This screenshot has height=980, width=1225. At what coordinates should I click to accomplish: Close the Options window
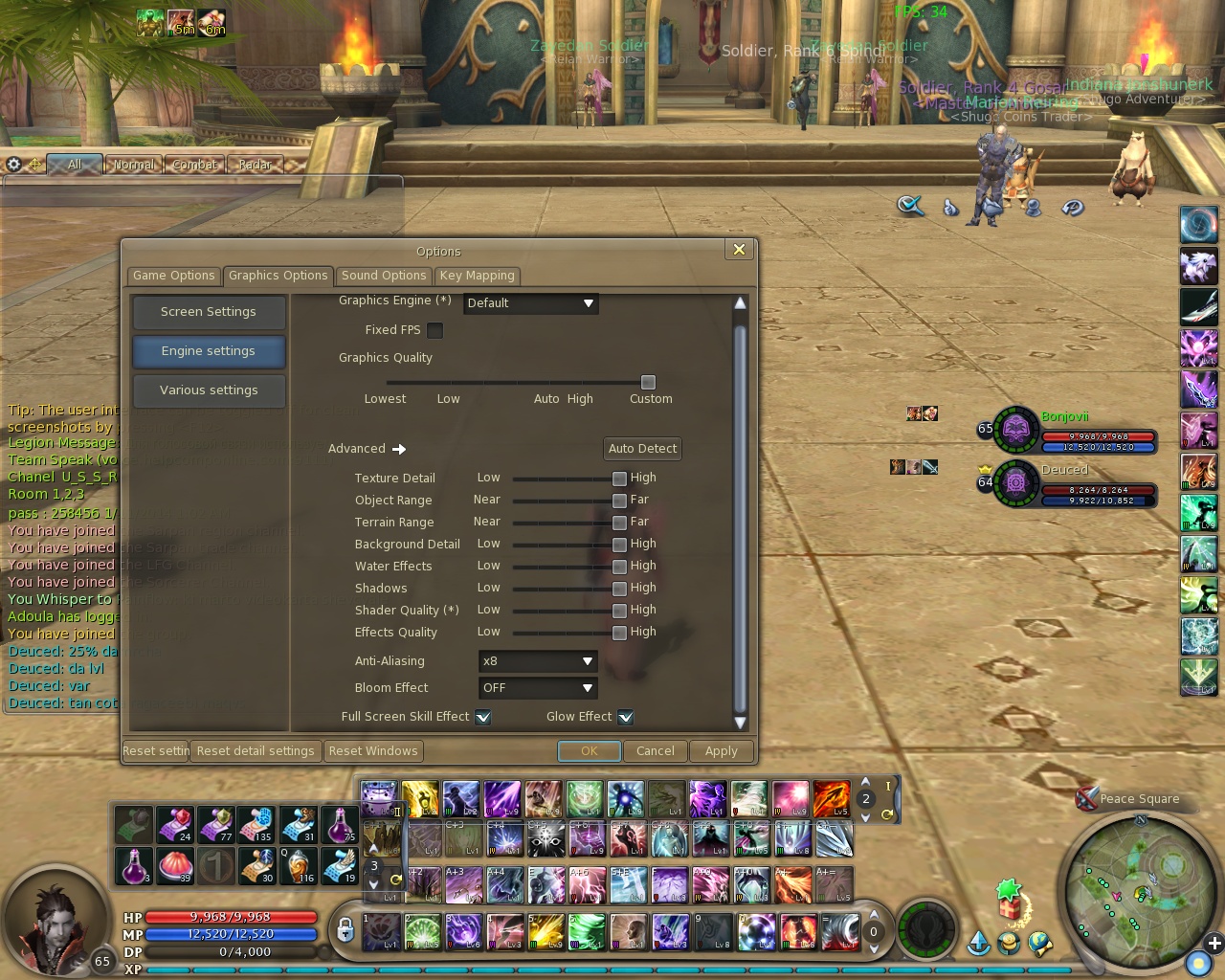(739, 250)
